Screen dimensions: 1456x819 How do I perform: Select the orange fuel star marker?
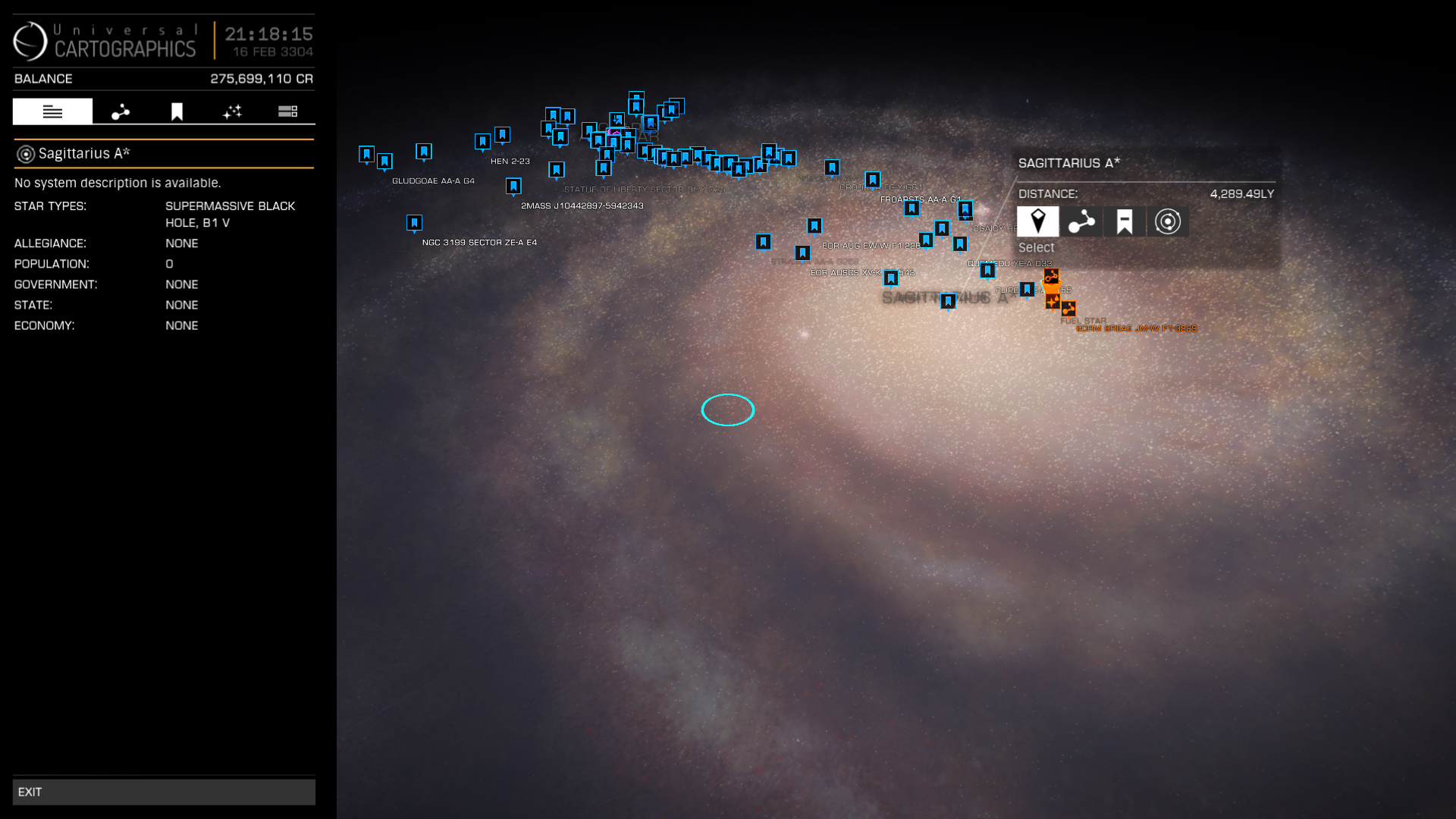click(x=1053, y=301)
